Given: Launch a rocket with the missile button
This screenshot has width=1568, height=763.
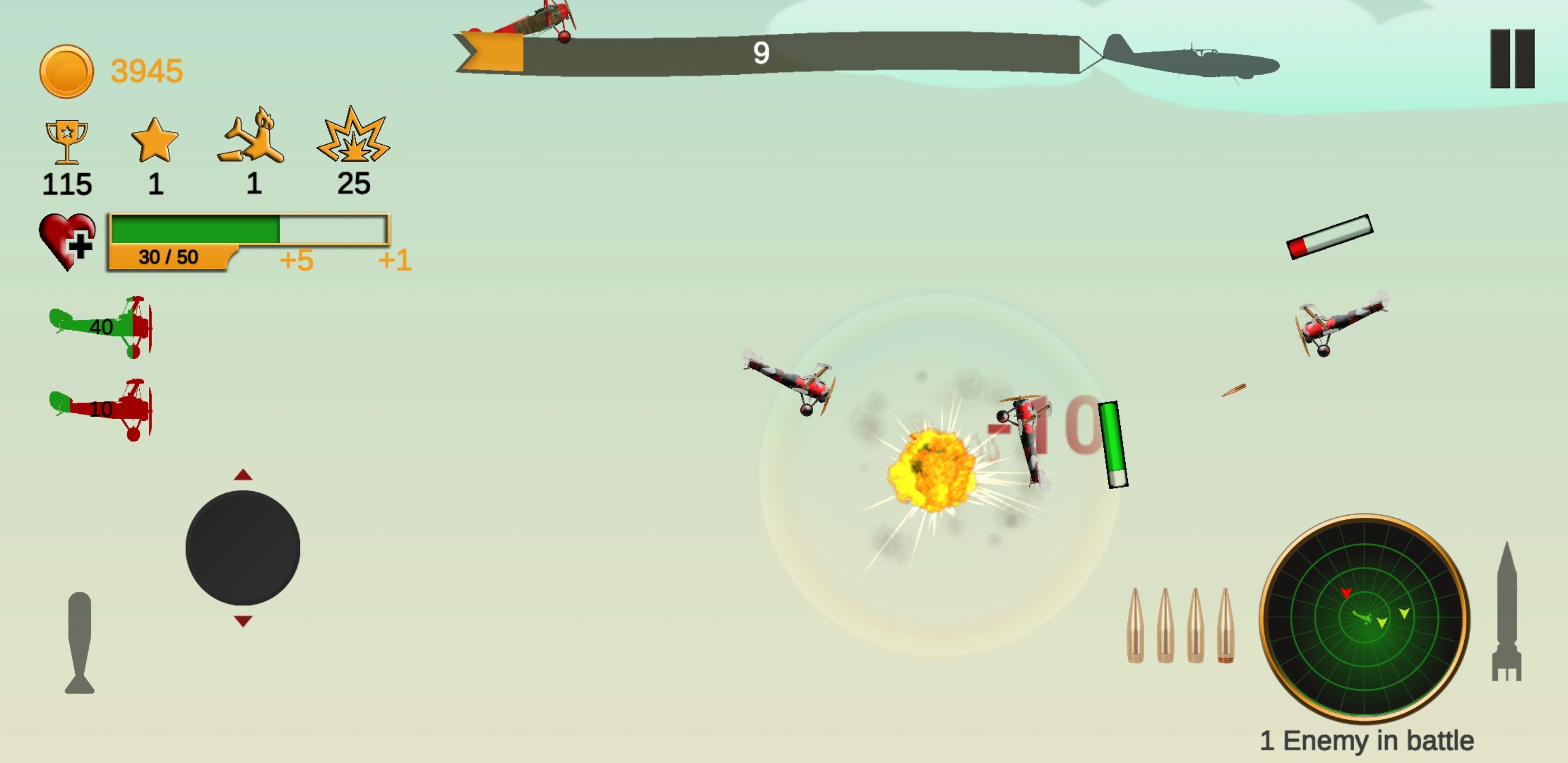Looking at the screenshot, I should click(x=1506, y=612).
